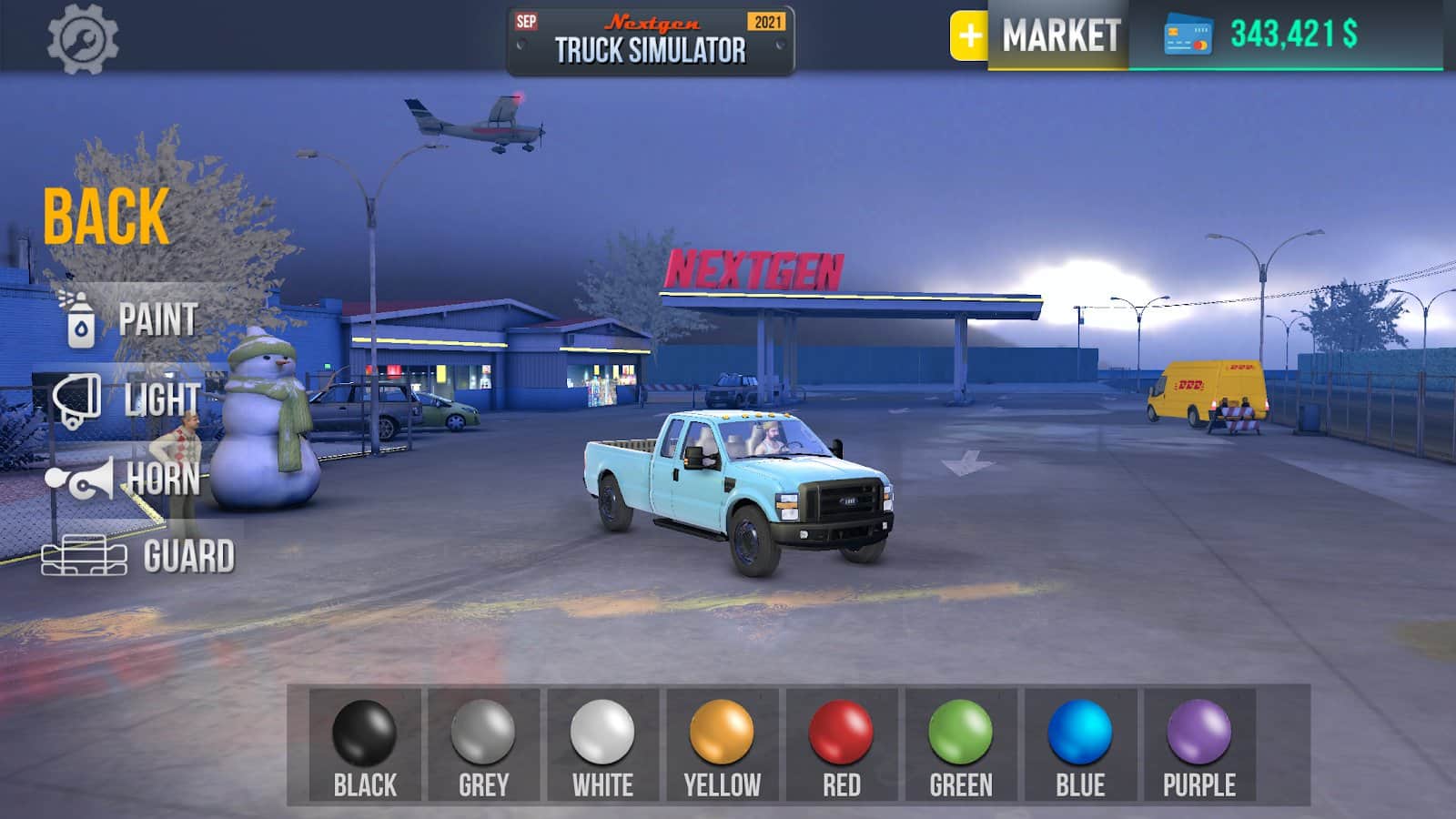Choose the green paint swatch
This screenshot has width=1456, height=819.
(960, 744)
